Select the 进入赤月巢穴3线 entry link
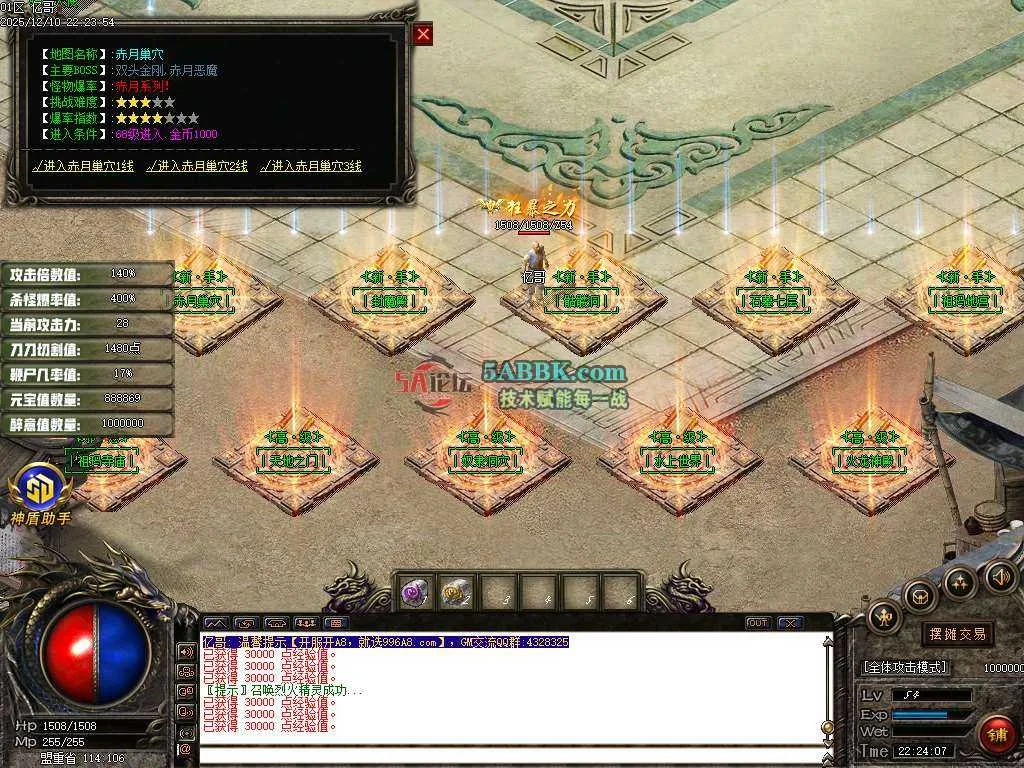 tap(311, 166)
